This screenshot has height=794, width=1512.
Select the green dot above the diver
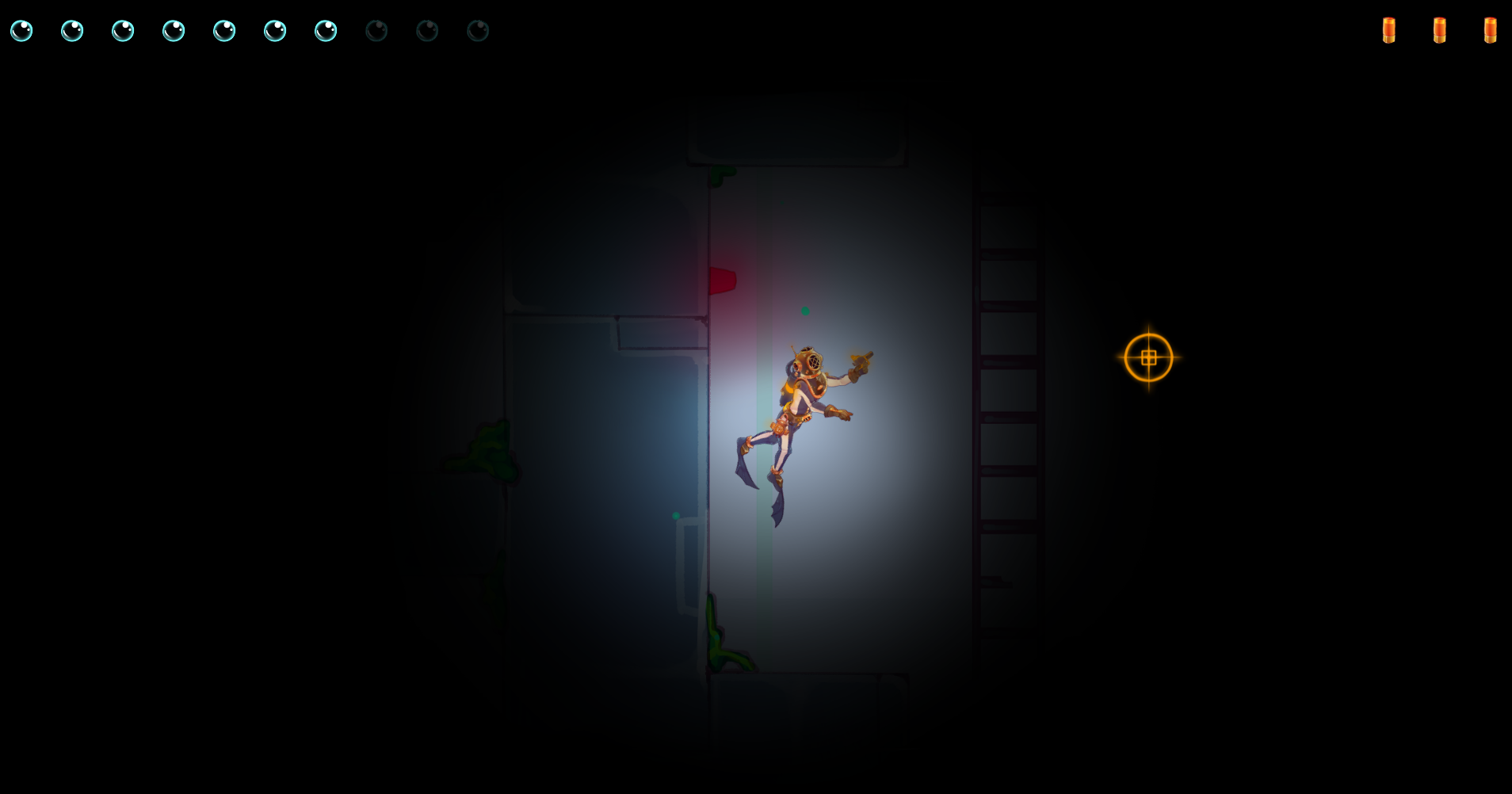pyautogui.click(x=805, y=311)
